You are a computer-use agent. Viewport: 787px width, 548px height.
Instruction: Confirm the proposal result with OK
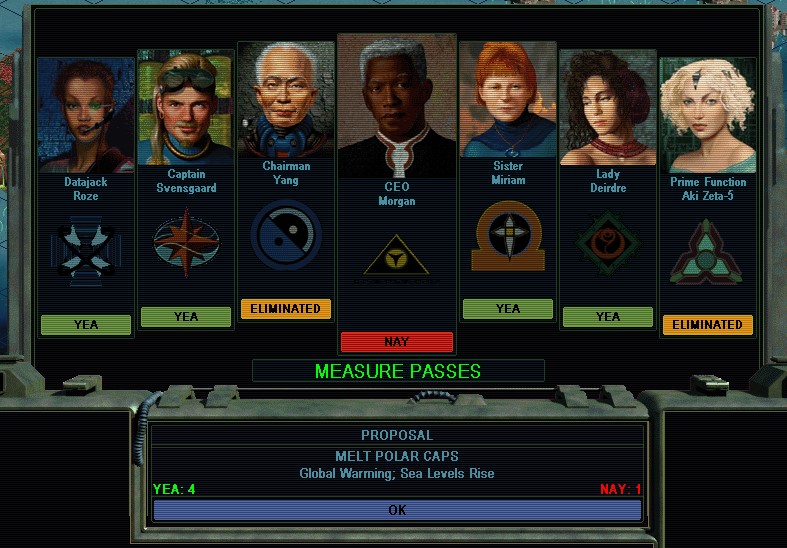397,510
